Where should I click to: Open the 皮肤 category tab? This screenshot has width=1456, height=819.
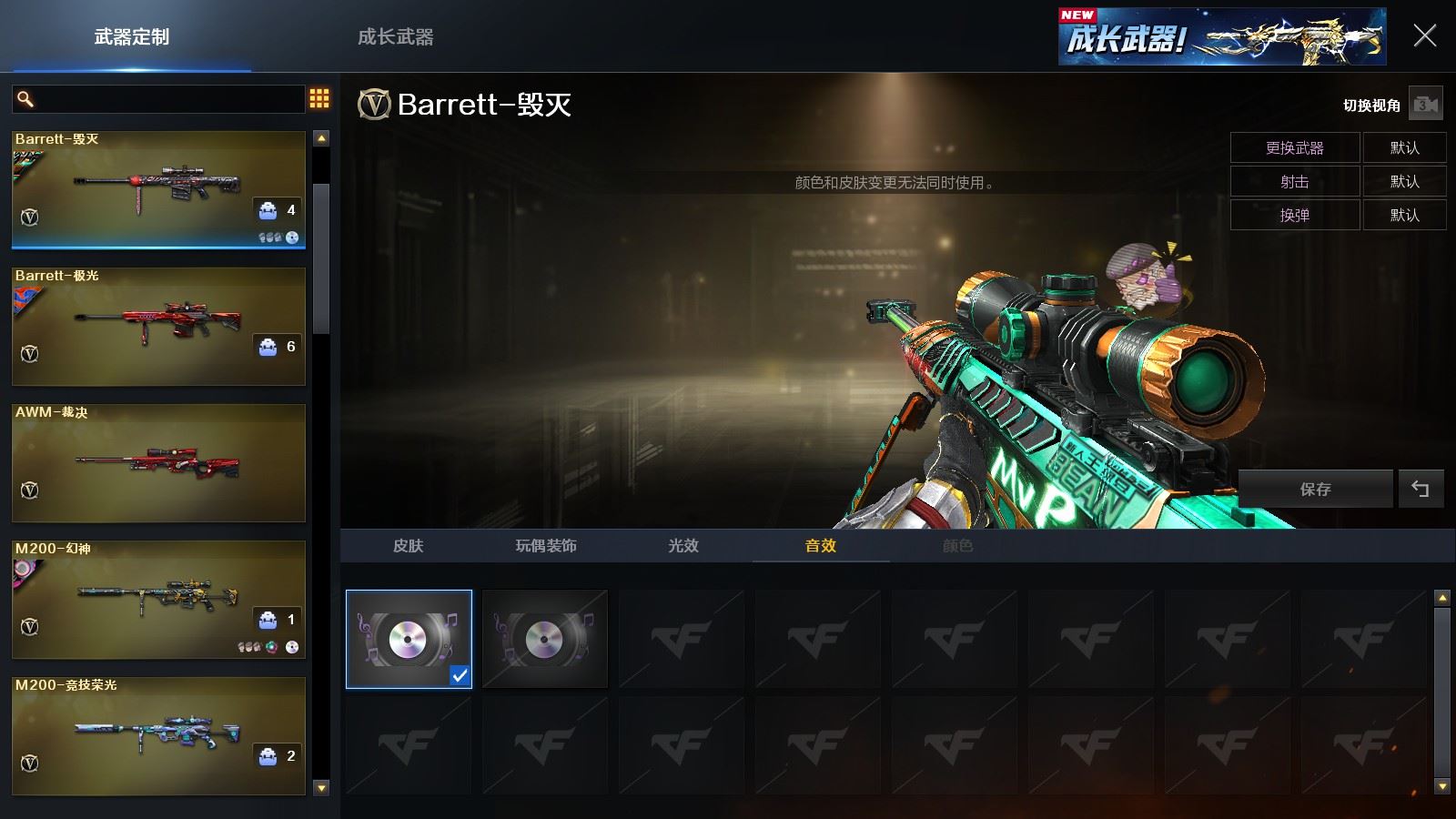click(x=408, y=546)
